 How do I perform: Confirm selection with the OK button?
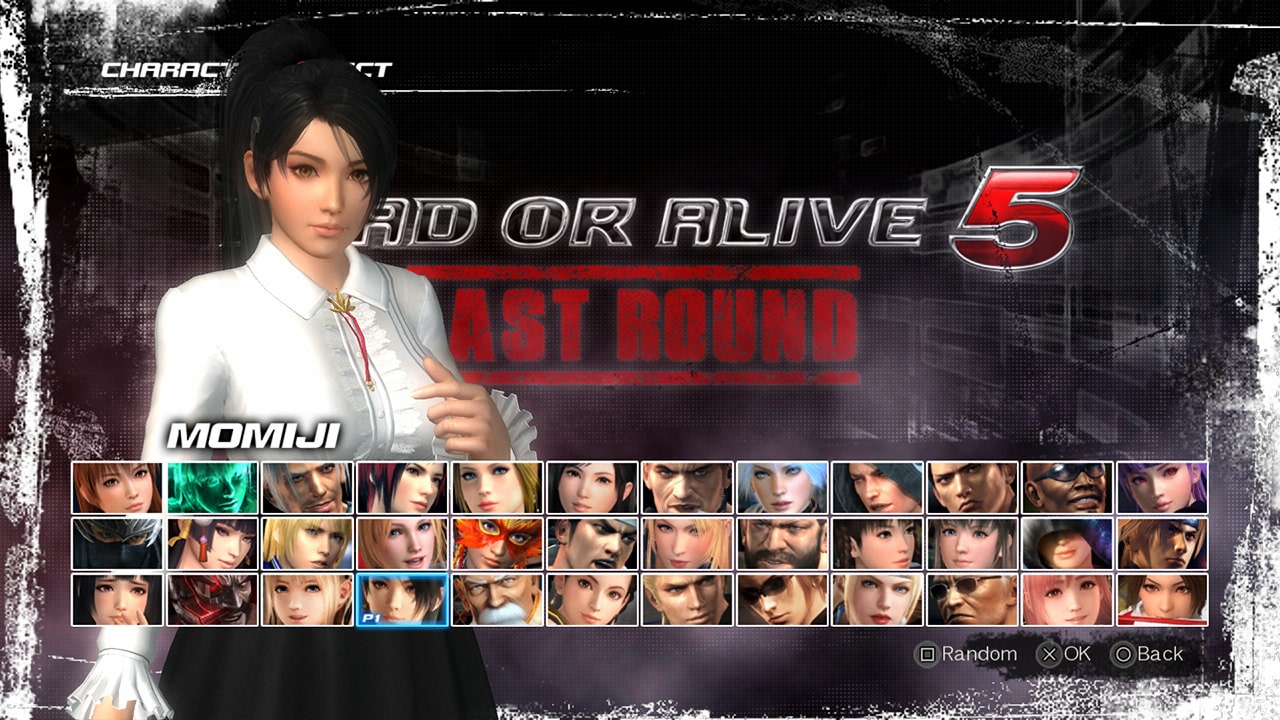1065,653
